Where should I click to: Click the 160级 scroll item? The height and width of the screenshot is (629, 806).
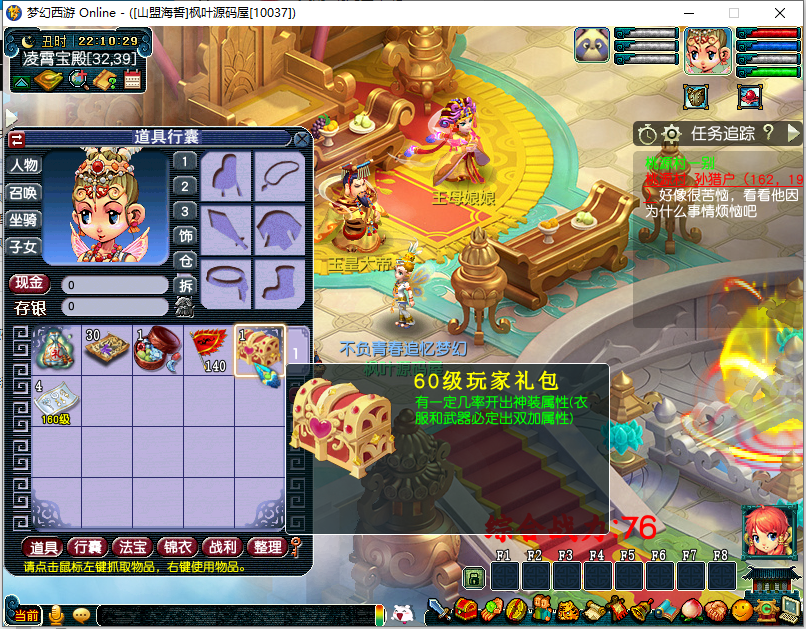click(55, 400)
